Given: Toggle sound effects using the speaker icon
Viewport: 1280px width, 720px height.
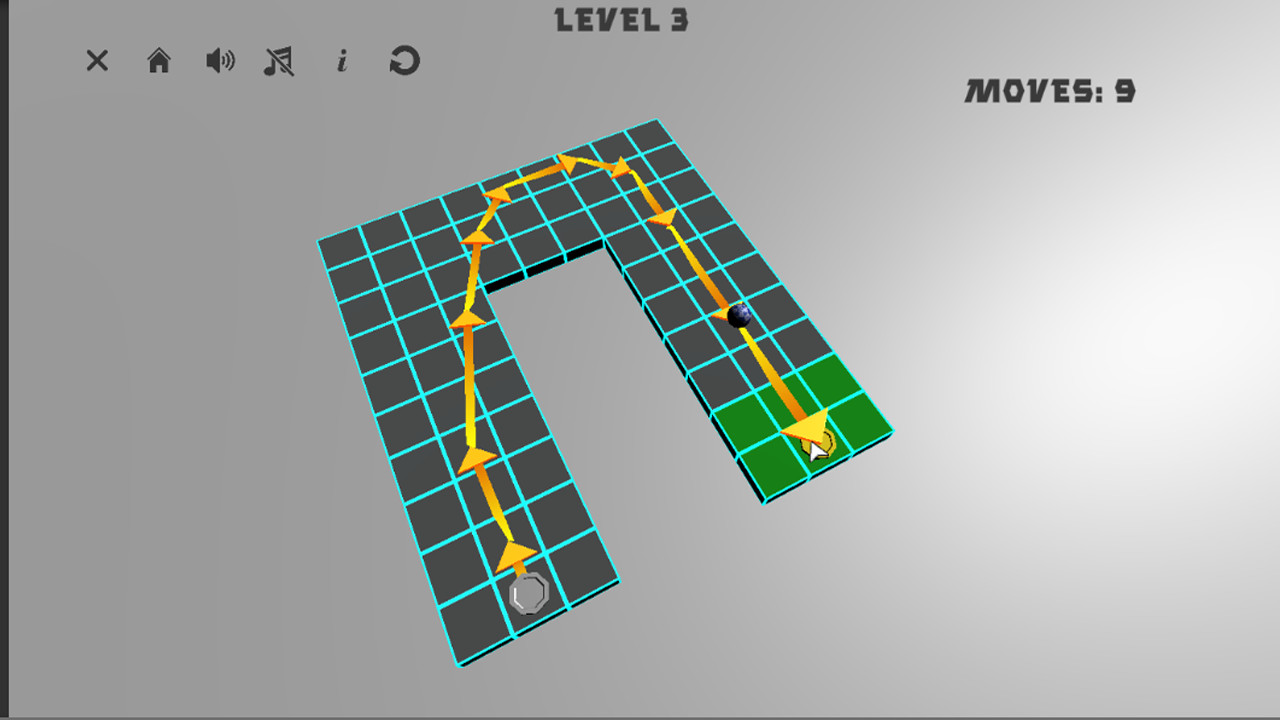Looking at the screenshot, I should coord(220,61).
